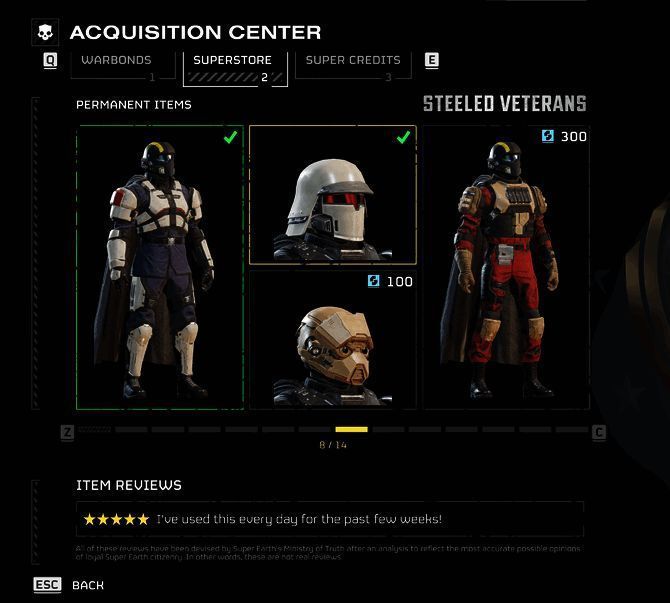Pick the red armor priced at 300
Image resolution: width=670 pixels, height=603 pixels.
click(x=505, y=267)
